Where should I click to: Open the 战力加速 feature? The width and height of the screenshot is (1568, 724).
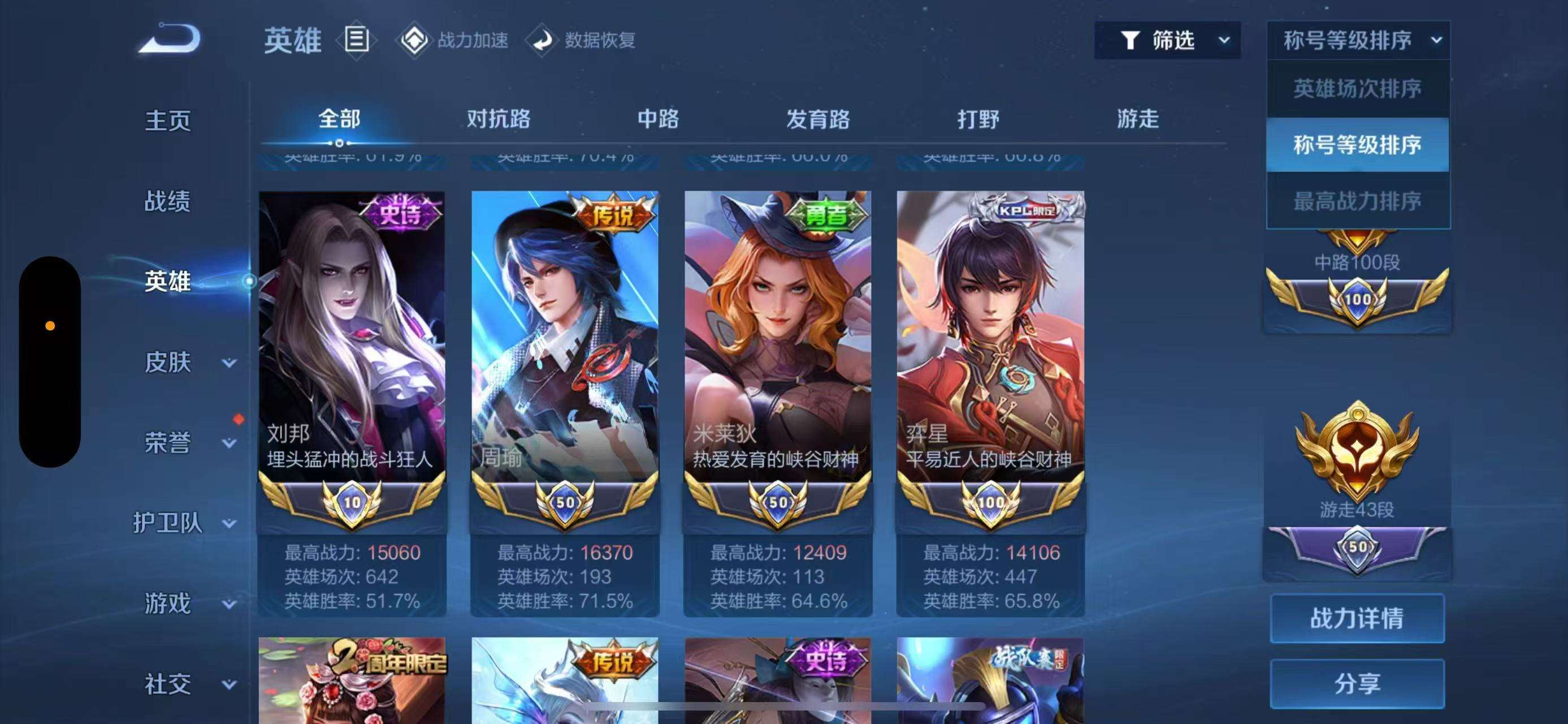pyautogui.click(x=454, y=40)
